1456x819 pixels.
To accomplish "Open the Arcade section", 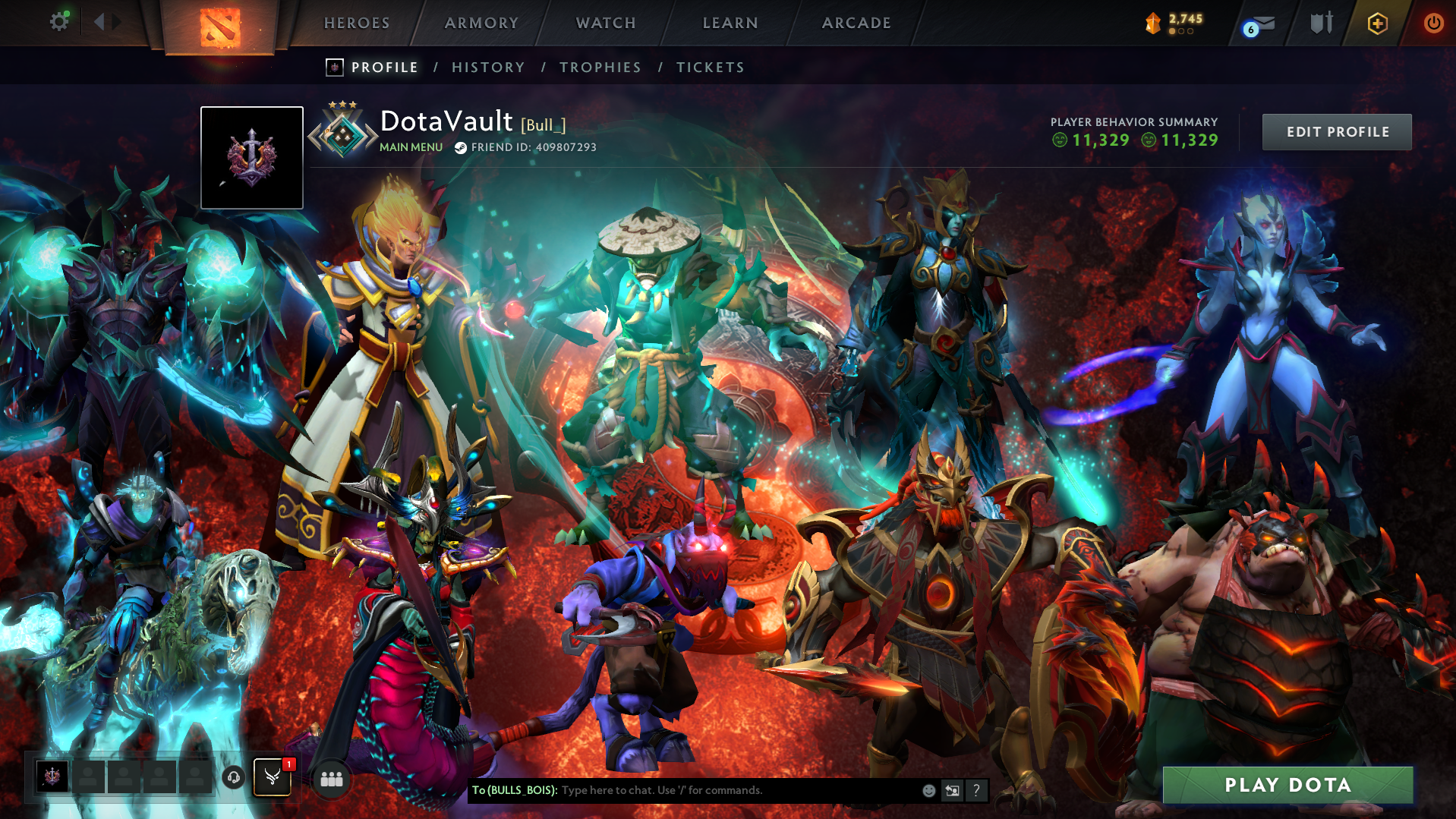I will pyautogui.click(x=856, y=23).
